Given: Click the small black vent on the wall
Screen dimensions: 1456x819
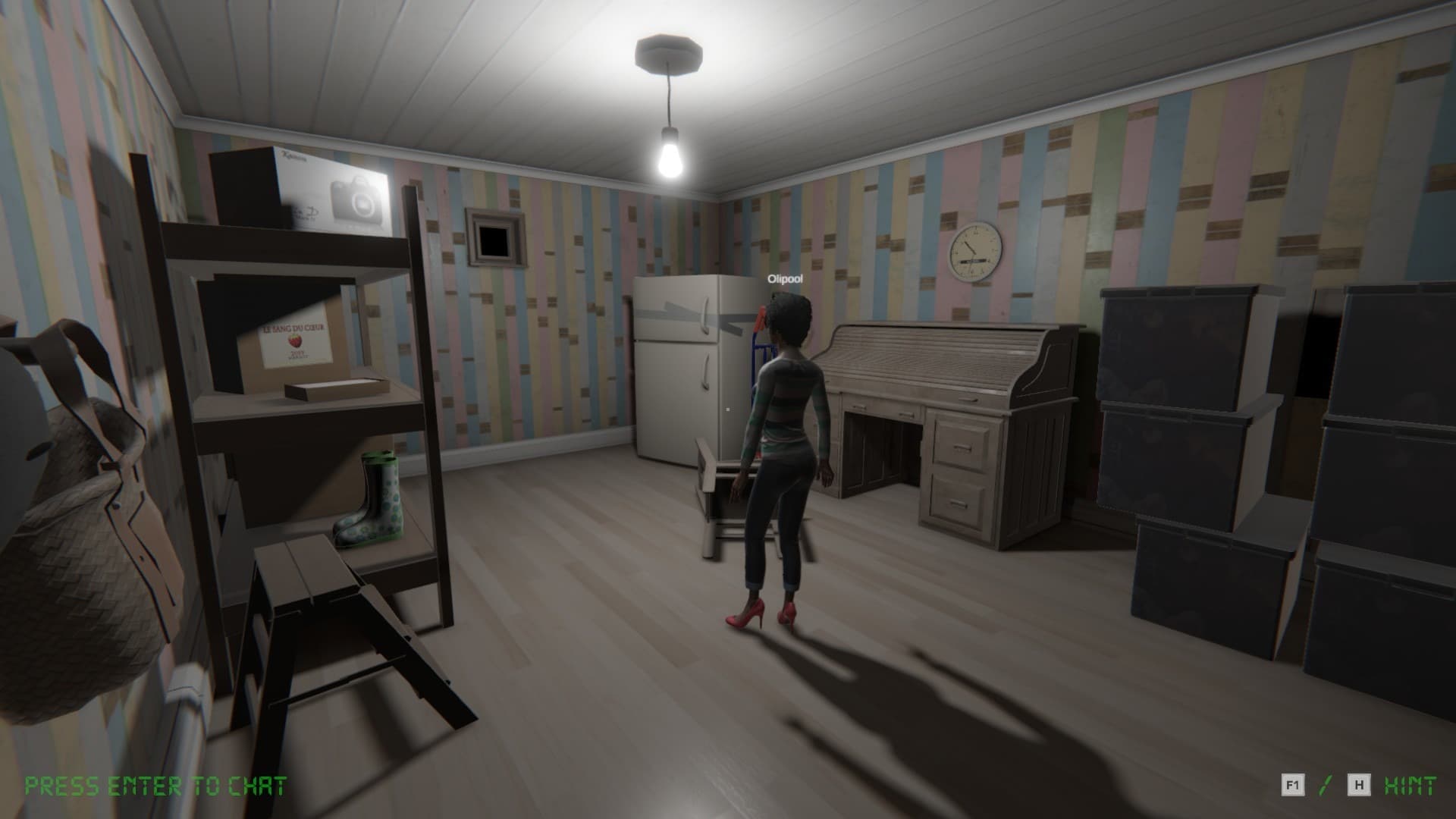Looking at the screenshot, I should [x=493, y=243].
